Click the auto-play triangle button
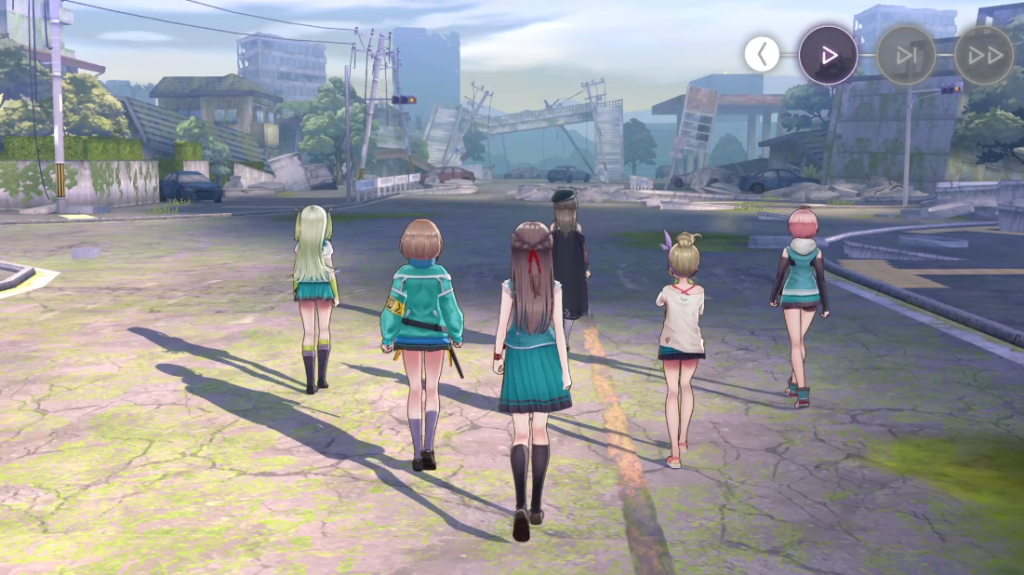This screenshot has height=575, width=1024. (828, 55)
